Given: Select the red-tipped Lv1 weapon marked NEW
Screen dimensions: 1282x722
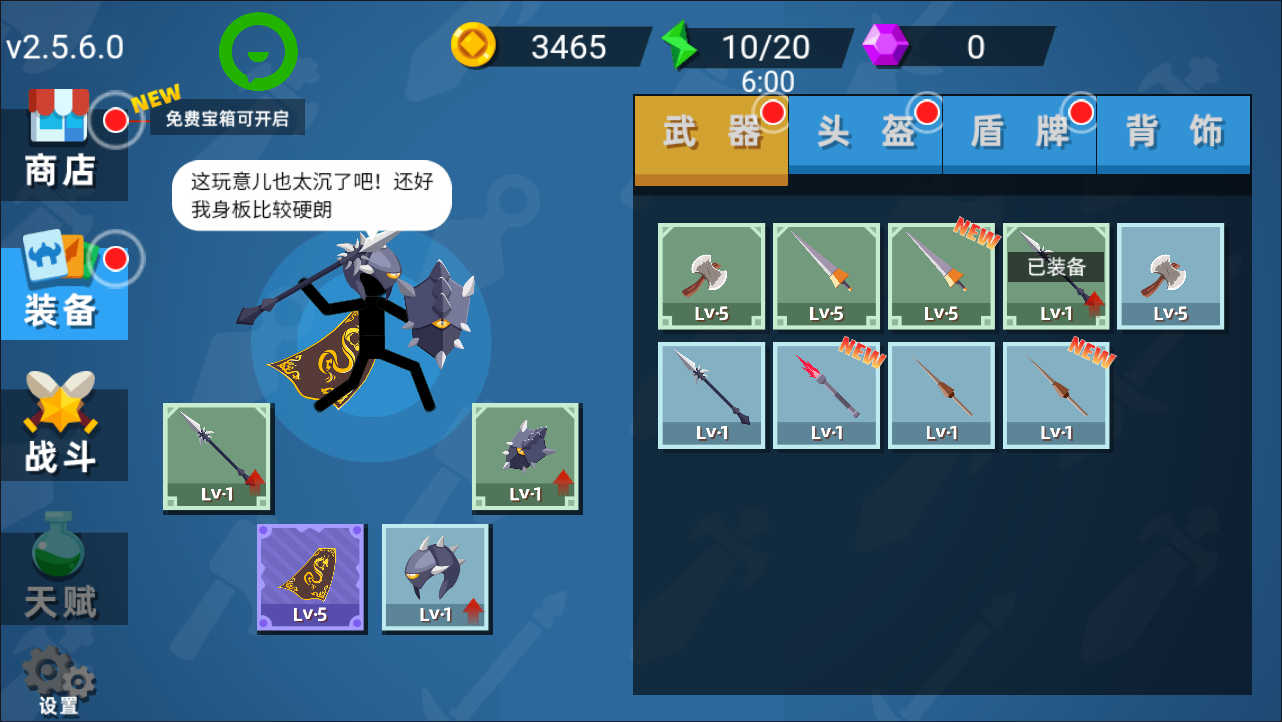Looking at the screenshot, I should pyautogui.click(x=826, y=396).
